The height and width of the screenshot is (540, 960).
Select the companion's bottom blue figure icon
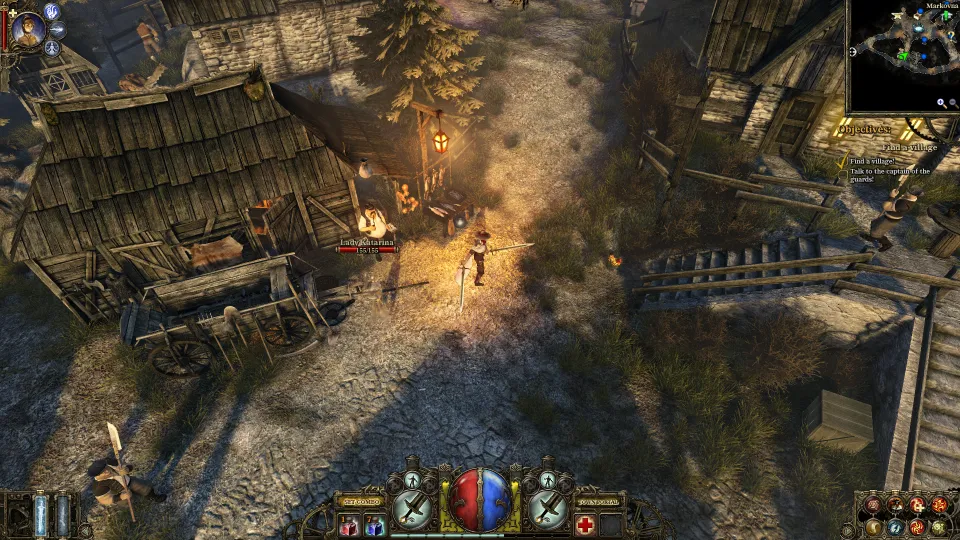click(54, 47)
